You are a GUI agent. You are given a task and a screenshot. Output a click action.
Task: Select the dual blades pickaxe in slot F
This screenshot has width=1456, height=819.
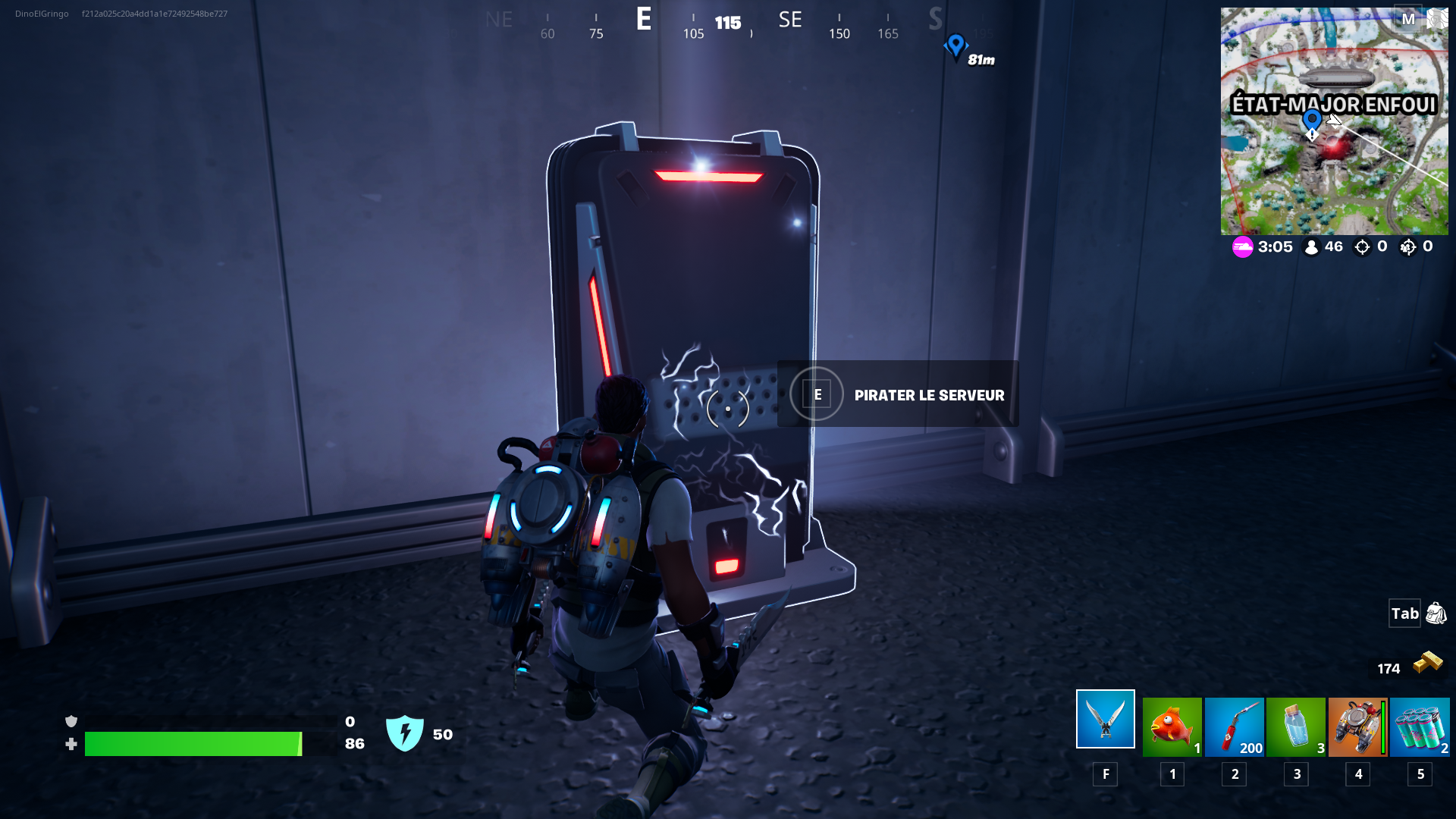tap(1104, 718)
